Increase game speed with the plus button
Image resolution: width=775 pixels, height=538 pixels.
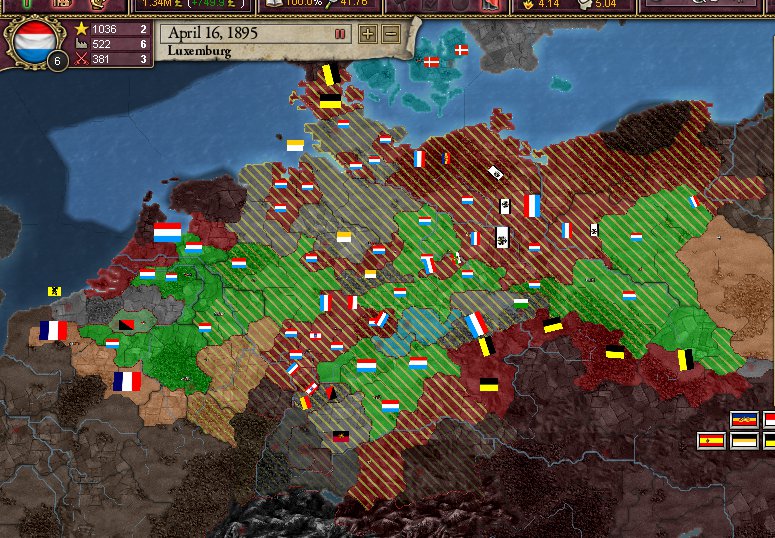[x=368, y=34]
